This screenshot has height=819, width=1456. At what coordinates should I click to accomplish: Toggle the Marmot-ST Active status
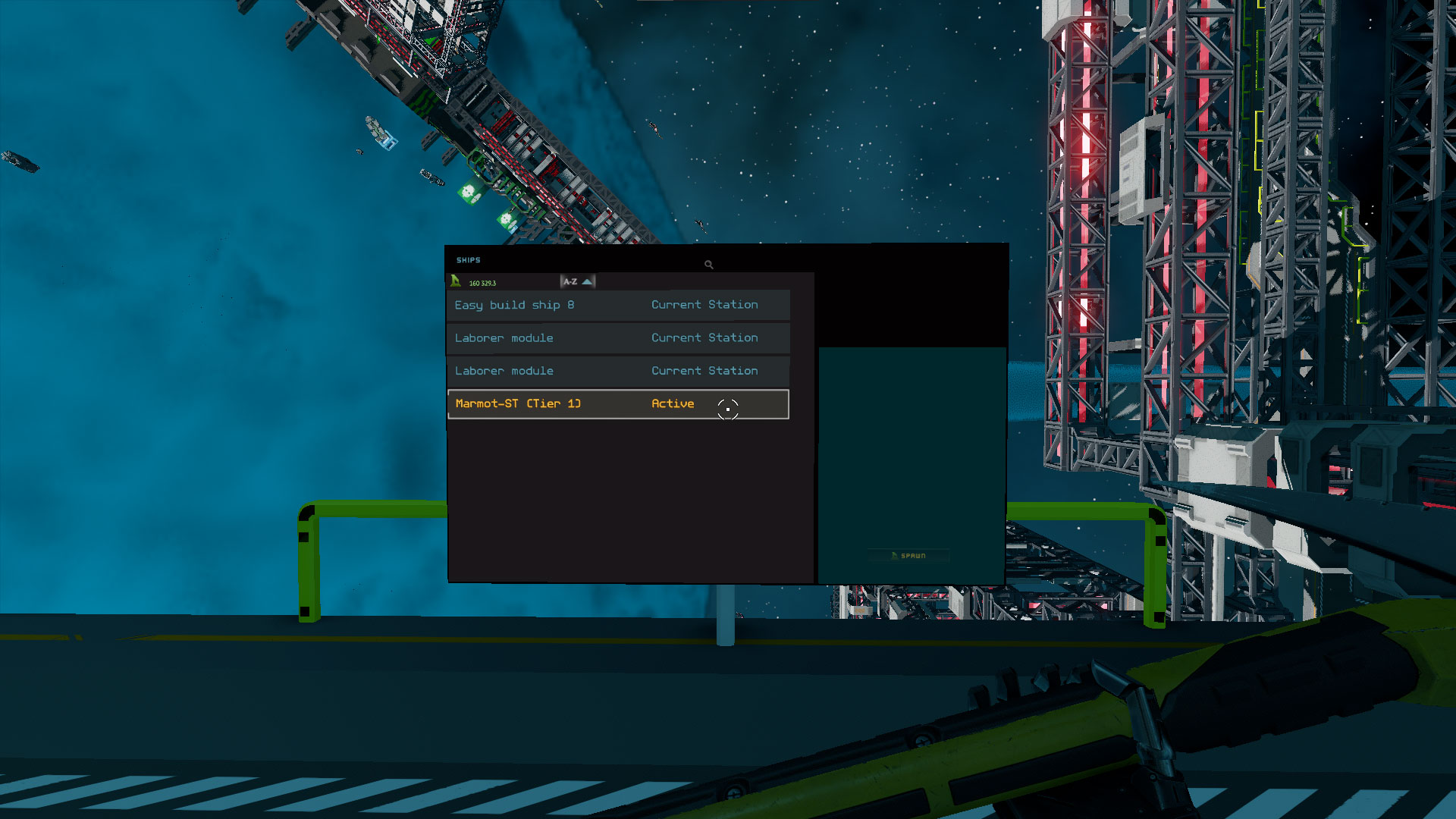pos(673,403)
